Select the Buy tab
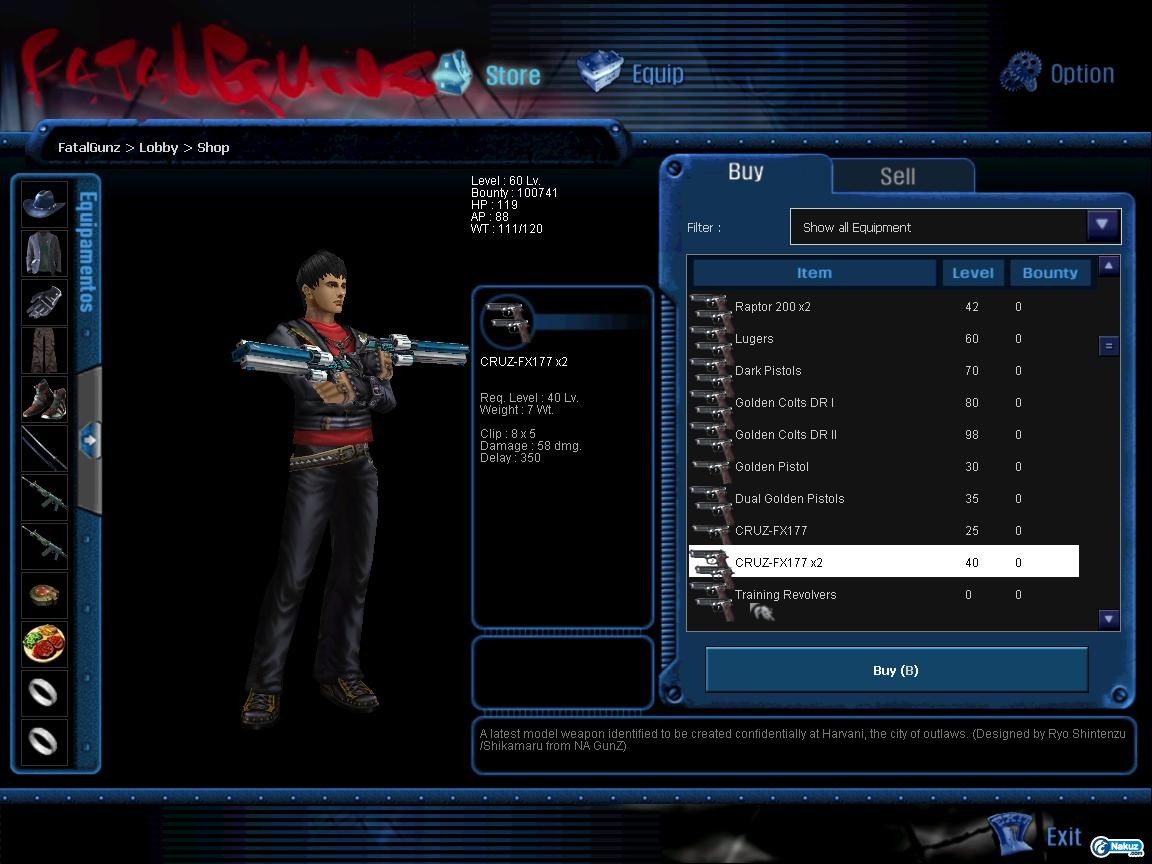The width and height of the screenshot is (1152, 864). tap(745, 172)
